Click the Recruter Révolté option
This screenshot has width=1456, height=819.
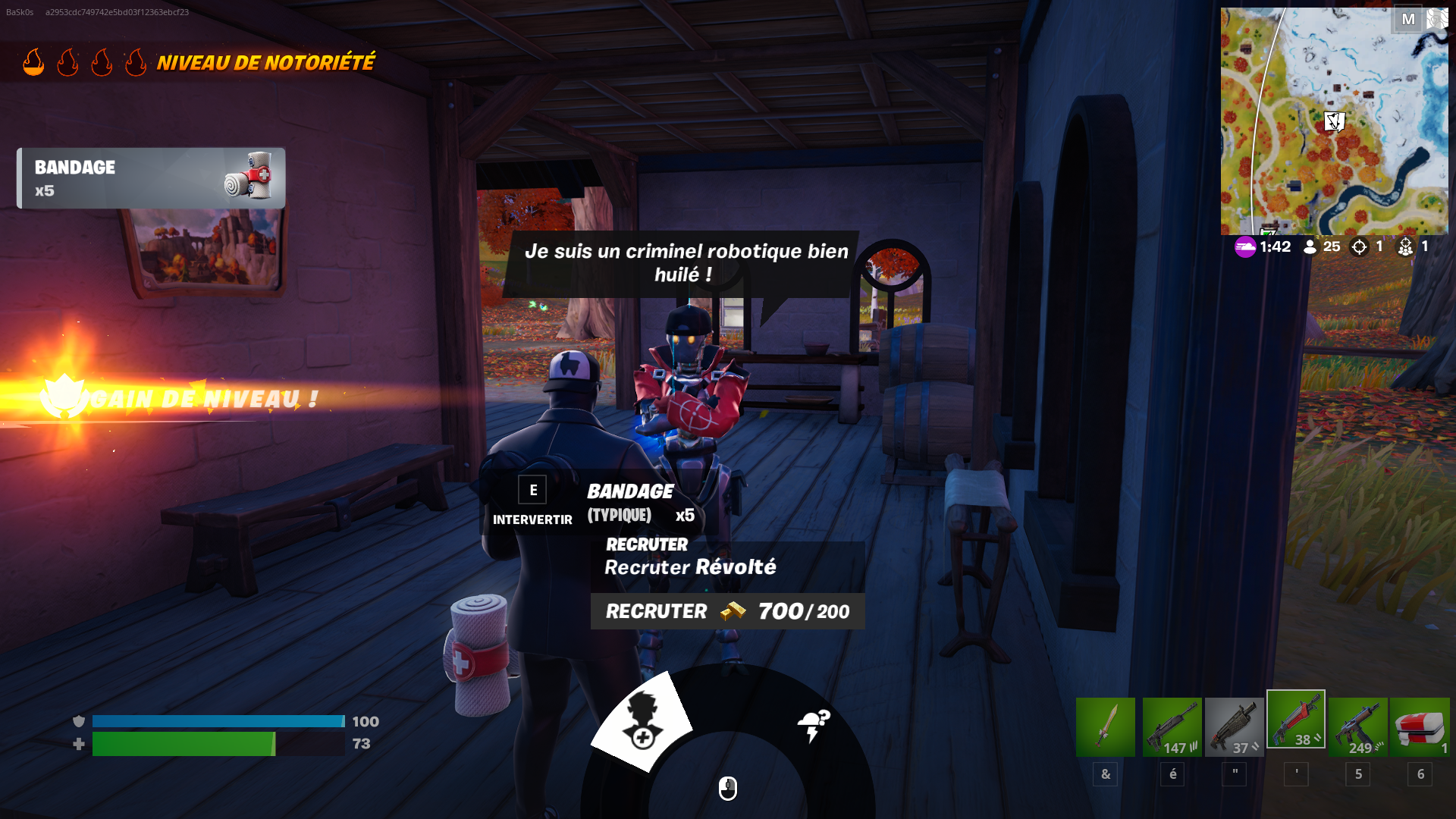(690, 566)
